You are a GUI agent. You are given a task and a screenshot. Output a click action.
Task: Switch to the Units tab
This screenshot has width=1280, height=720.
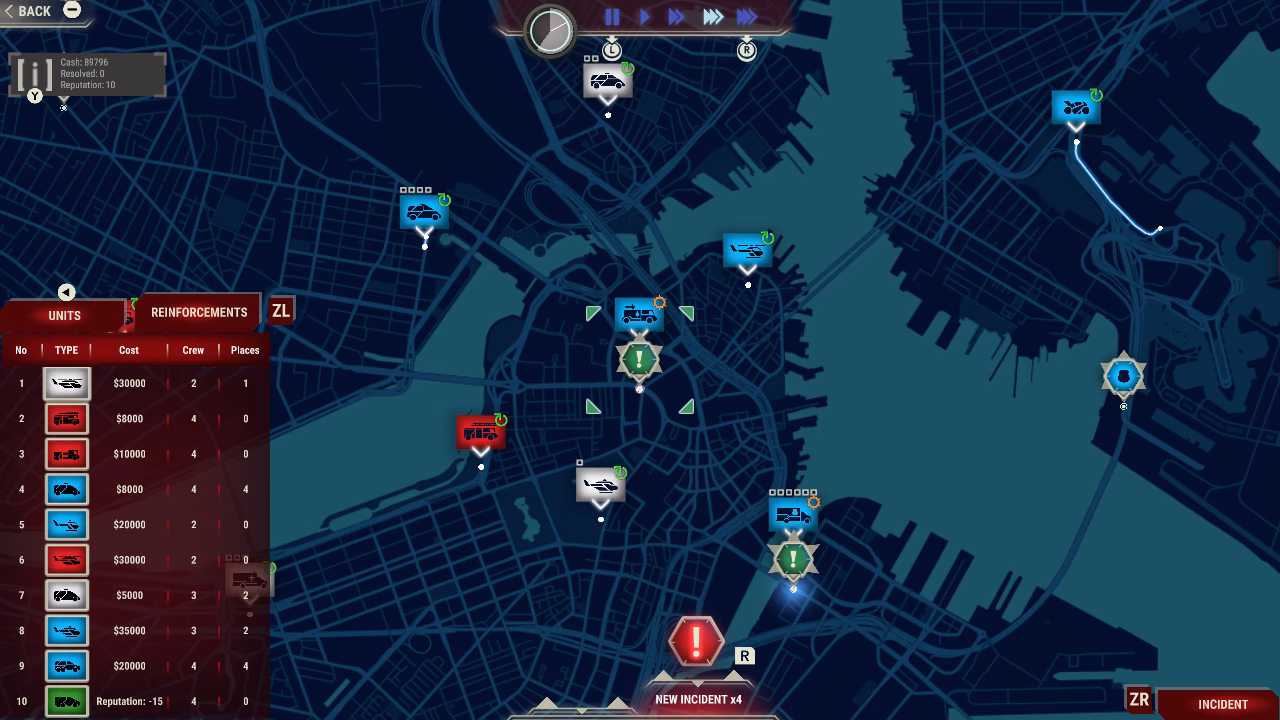tap(65, 315)
